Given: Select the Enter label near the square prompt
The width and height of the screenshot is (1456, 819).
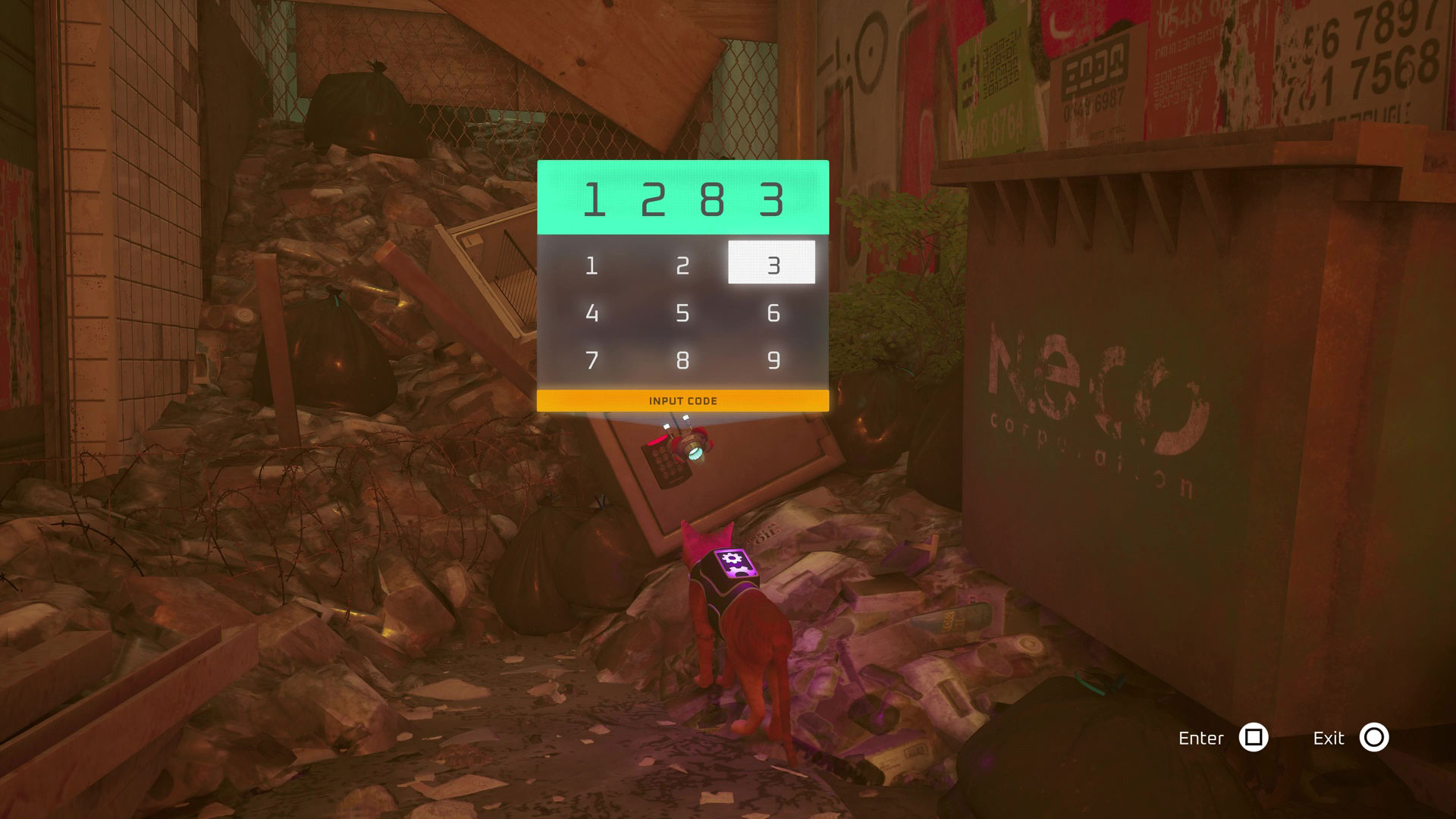Looking at the screenshot, I should click(1202, 738).
